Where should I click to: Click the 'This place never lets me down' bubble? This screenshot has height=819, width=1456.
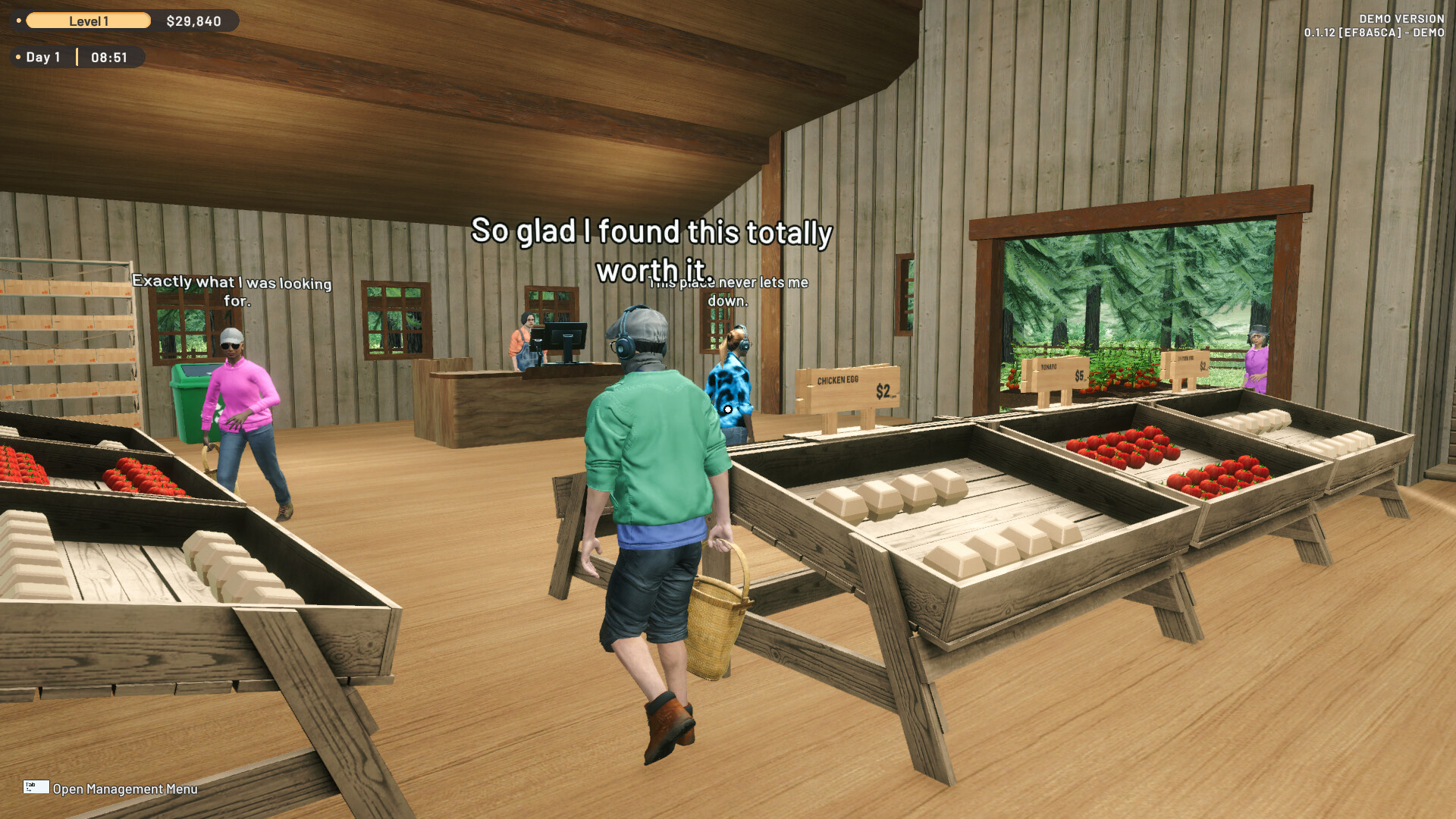pos(729,288)
